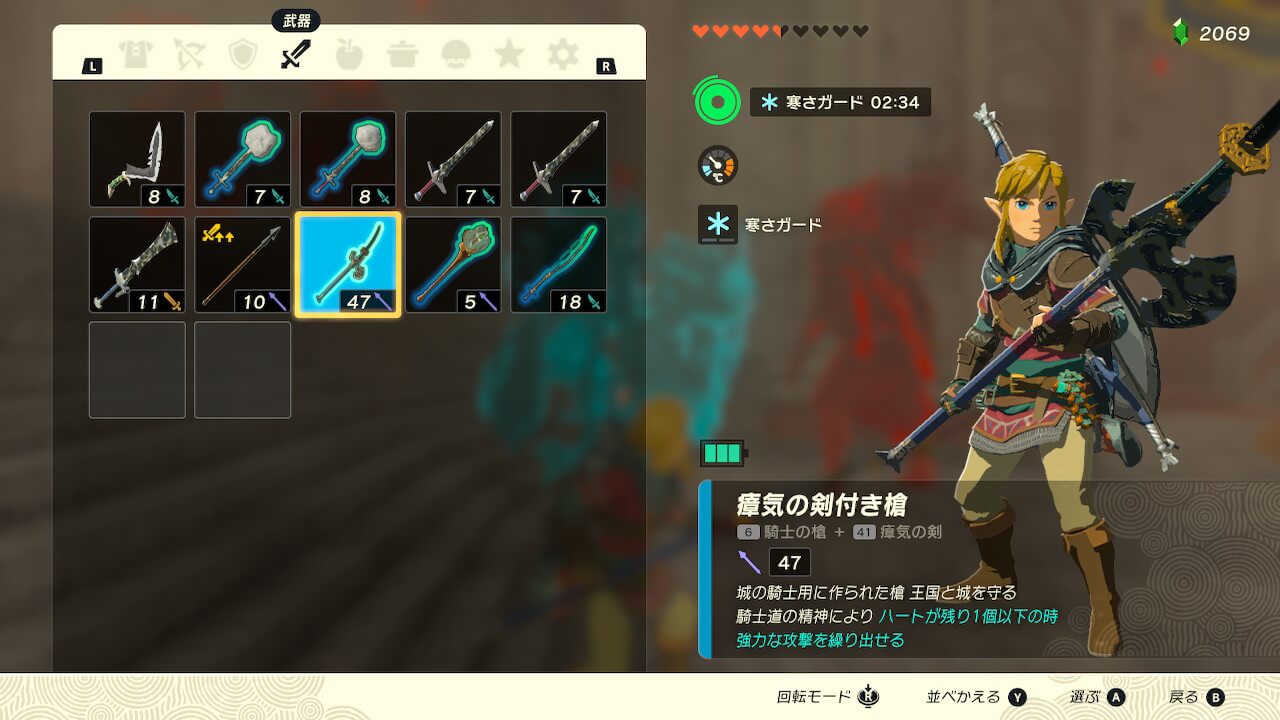
Task: Select the dark curved blade with attack 18
Action: coord(559,265)
